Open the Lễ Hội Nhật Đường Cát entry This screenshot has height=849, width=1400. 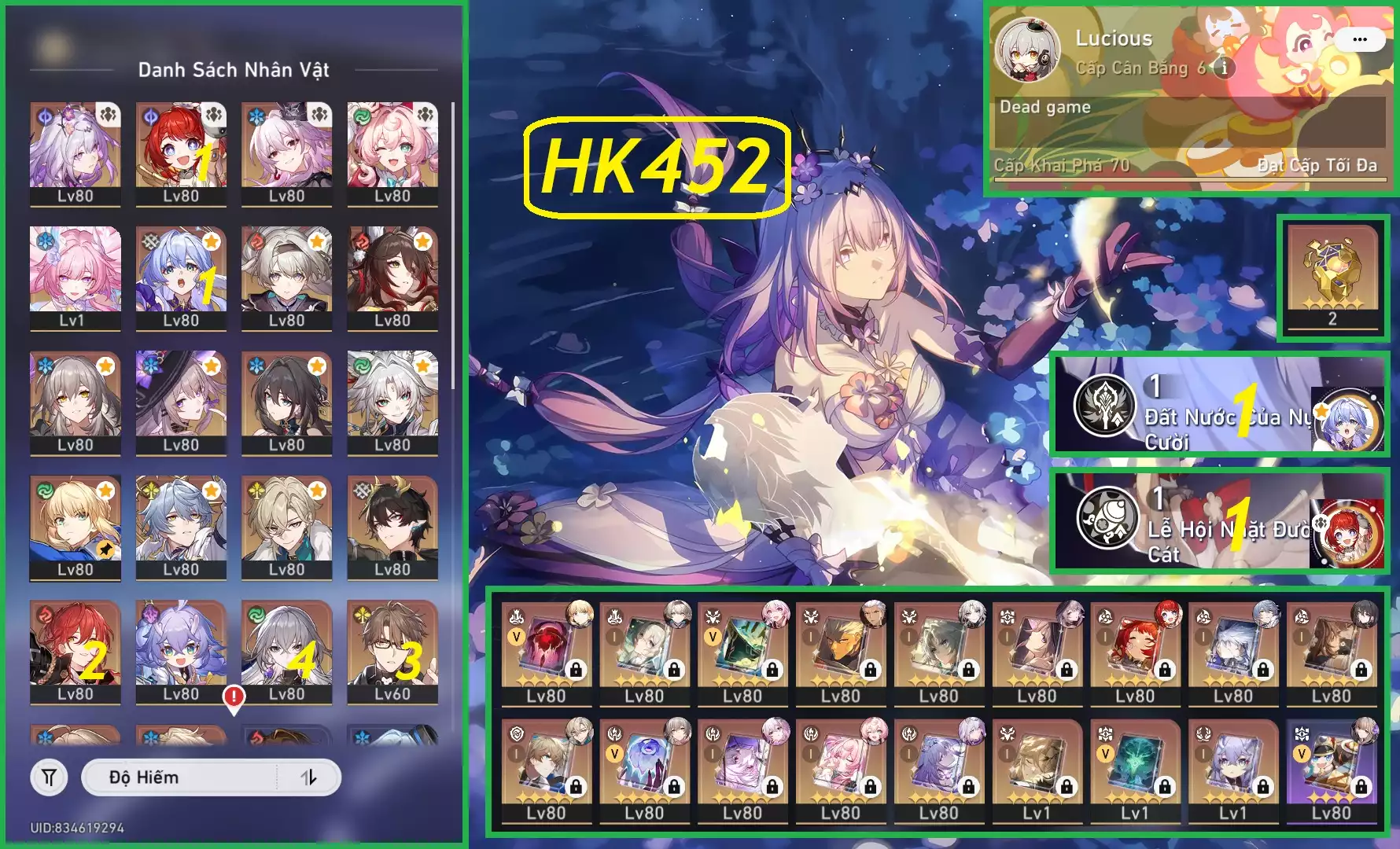(x=1219, y=520)
